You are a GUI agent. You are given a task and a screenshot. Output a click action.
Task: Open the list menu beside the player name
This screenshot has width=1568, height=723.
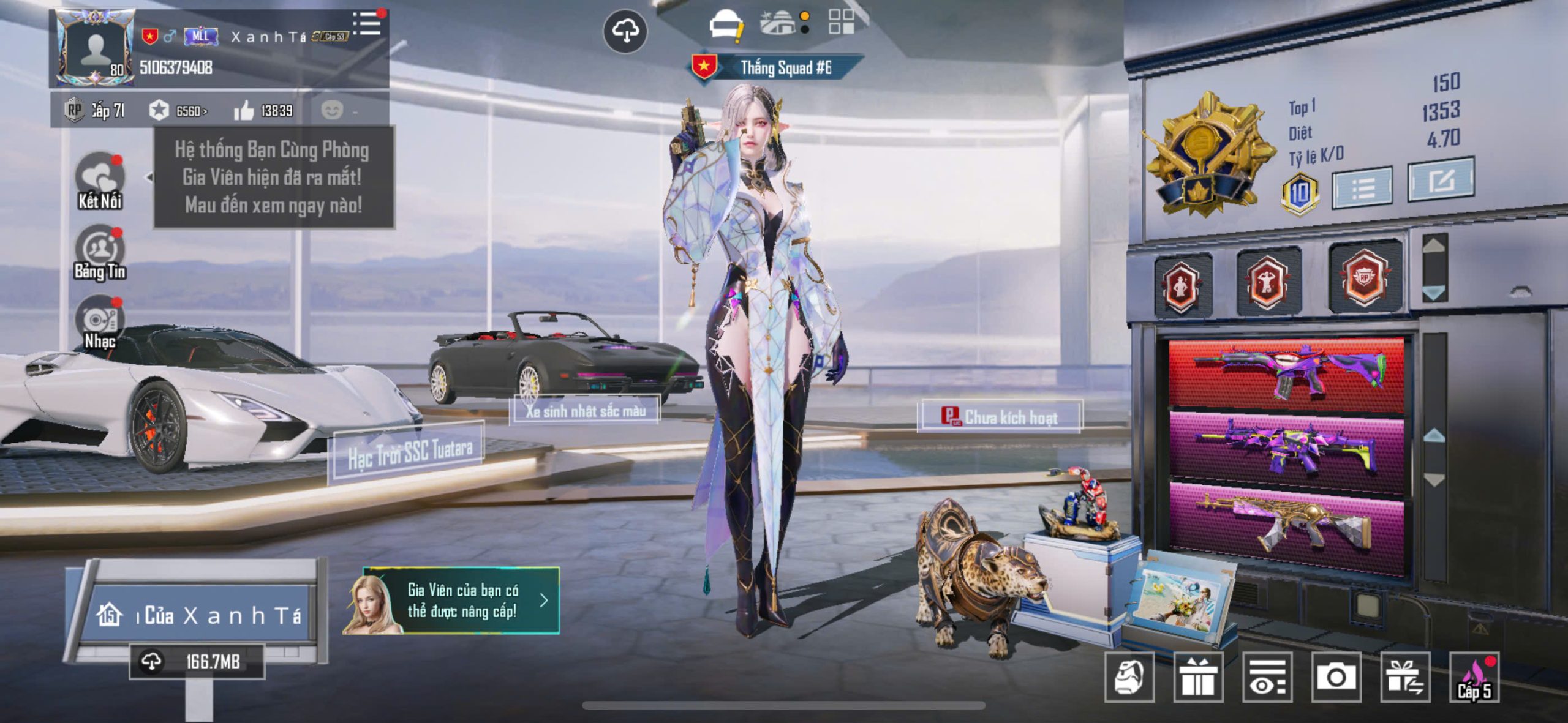click(367, 24)
